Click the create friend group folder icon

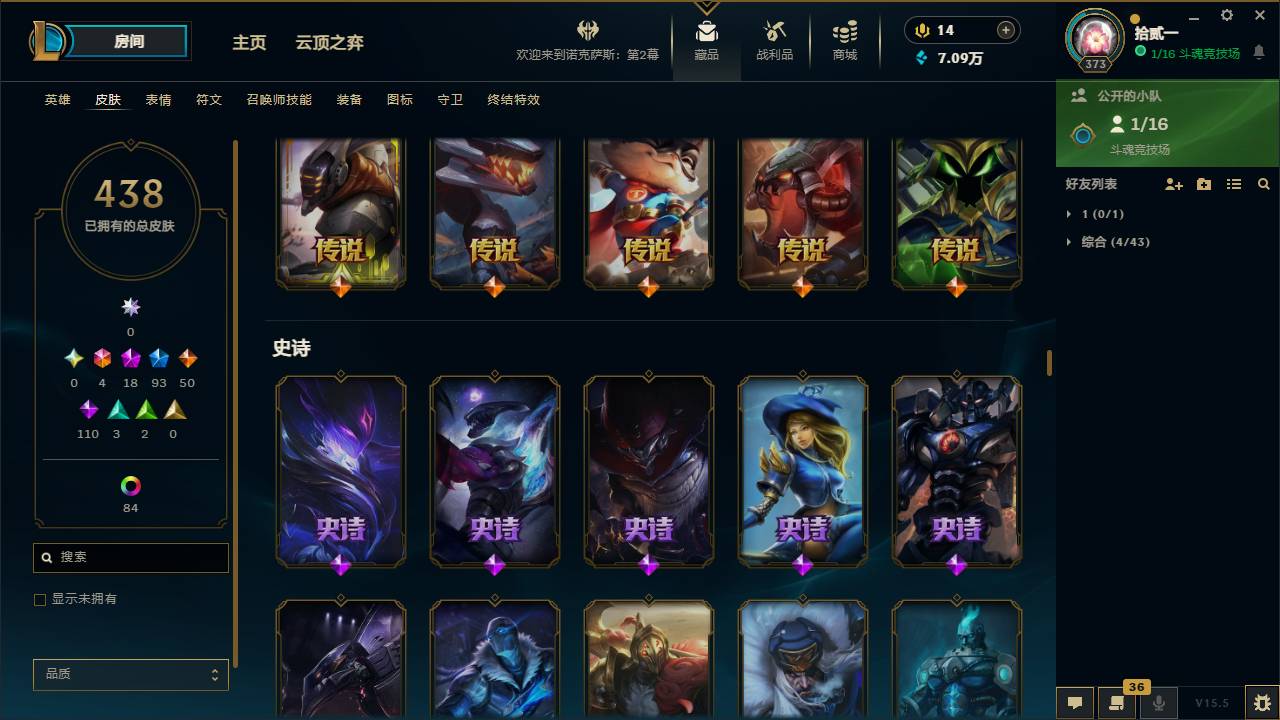(x=1203, y=184)
